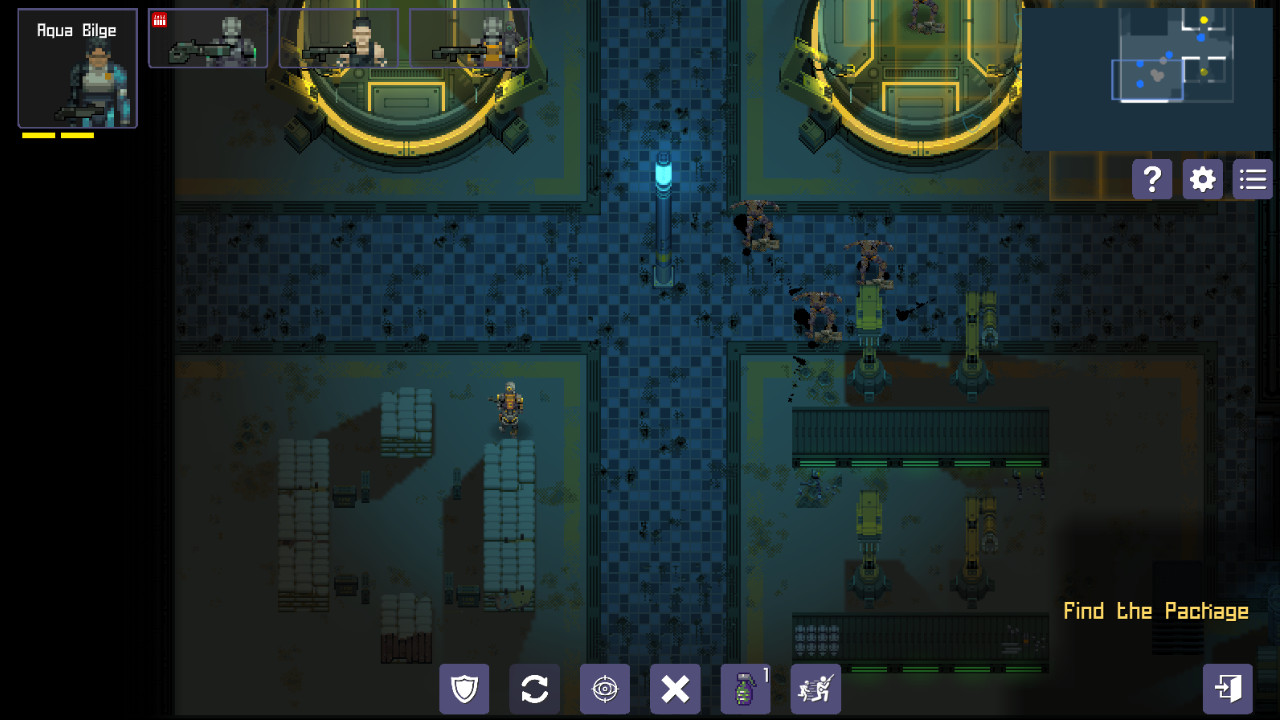Select the weapon reload action

(x=534, y=689)
